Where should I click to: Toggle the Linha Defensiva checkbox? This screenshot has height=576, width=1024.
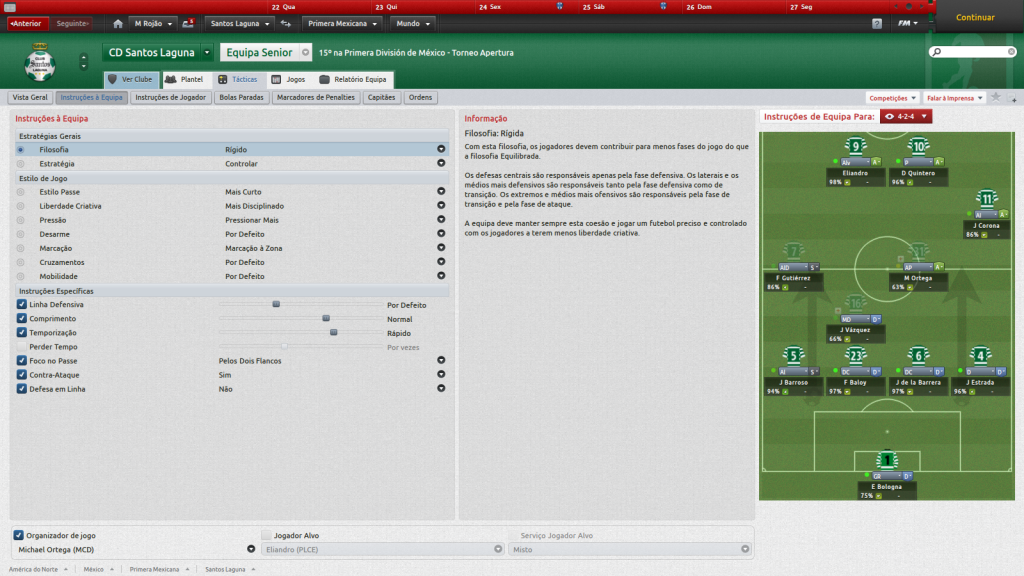pos(22,304)
